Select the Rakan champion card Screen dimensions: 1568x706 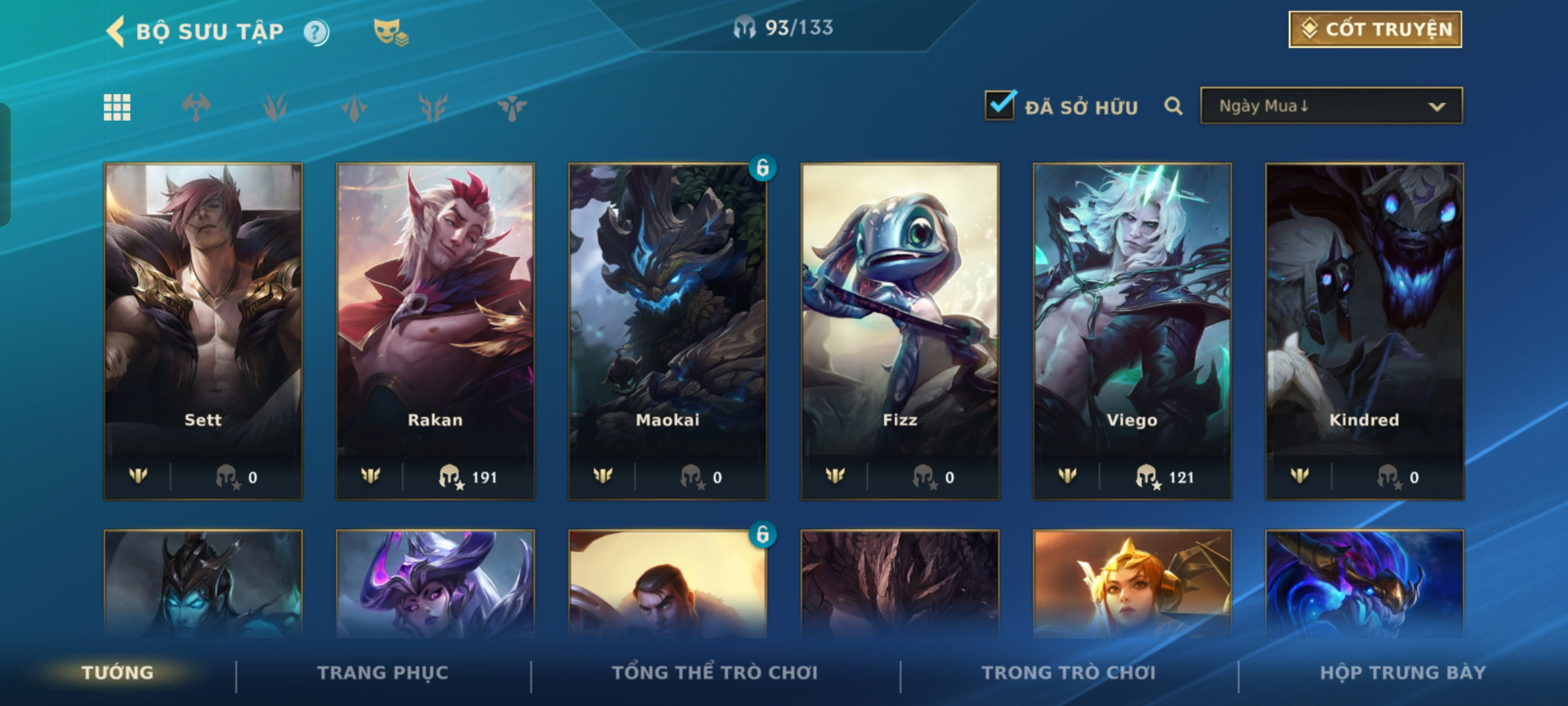click(x=435, y=331)
